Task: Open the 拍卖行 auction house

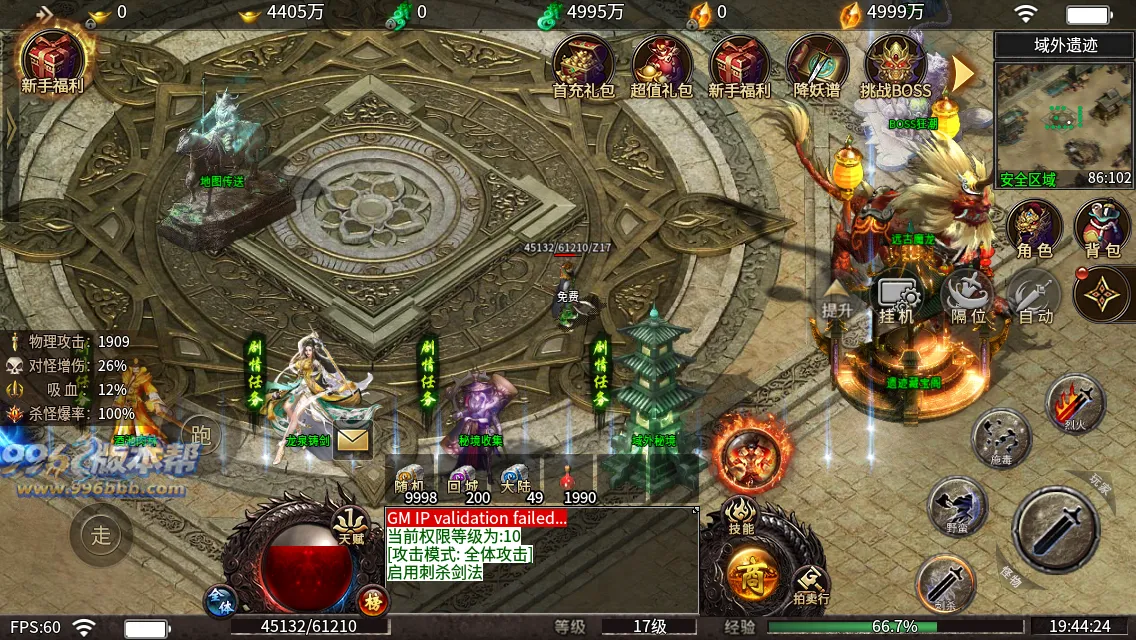Action: click(810, 583)
